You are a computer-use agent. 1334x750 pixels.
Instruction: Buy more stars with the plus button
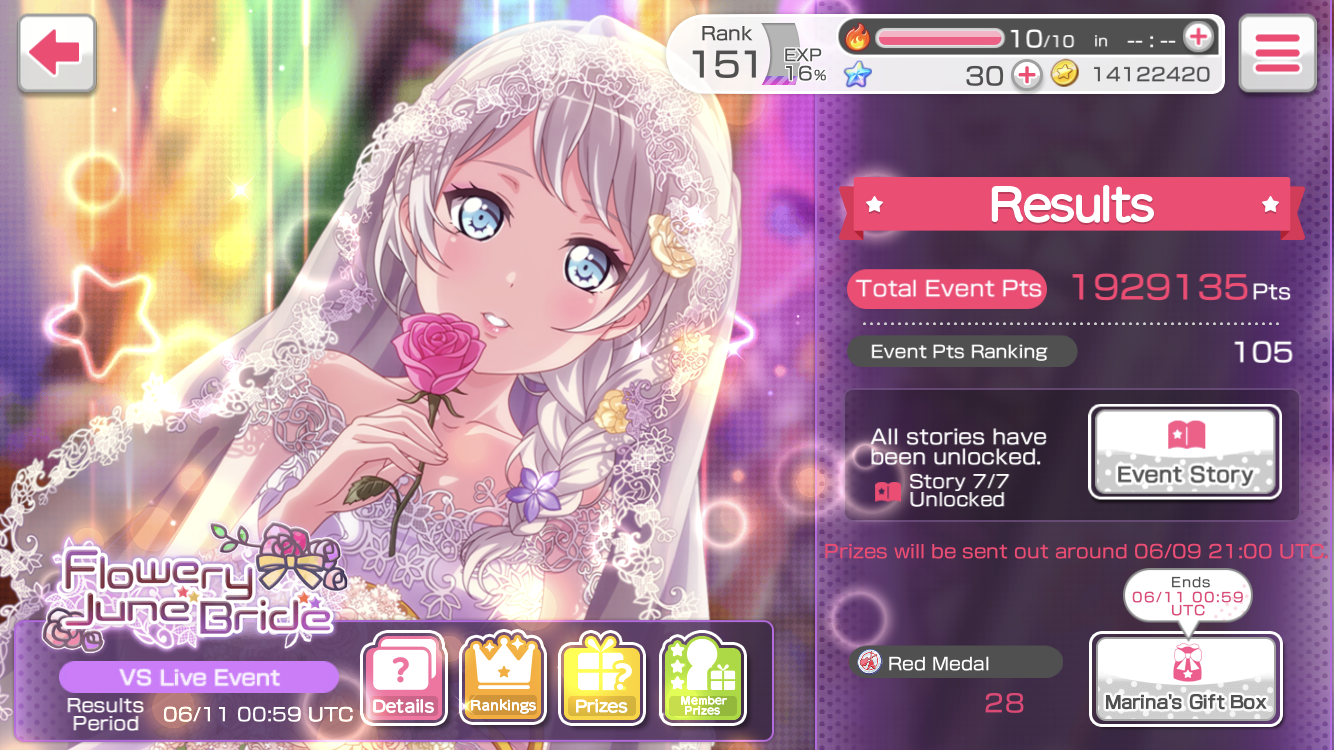click(x=1027, y=75)
